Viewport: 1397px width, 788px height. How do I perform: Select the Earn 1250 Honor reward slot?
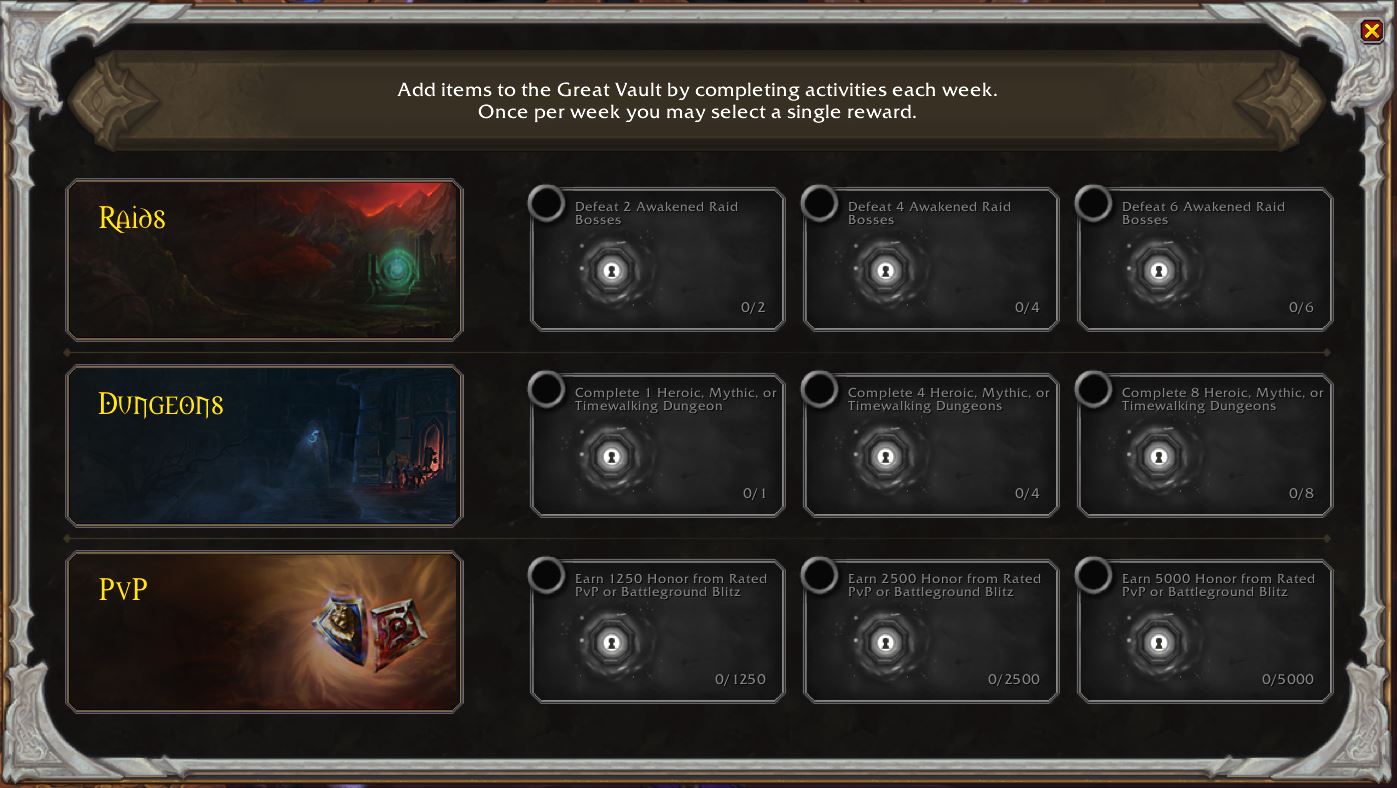click(658, 632)
